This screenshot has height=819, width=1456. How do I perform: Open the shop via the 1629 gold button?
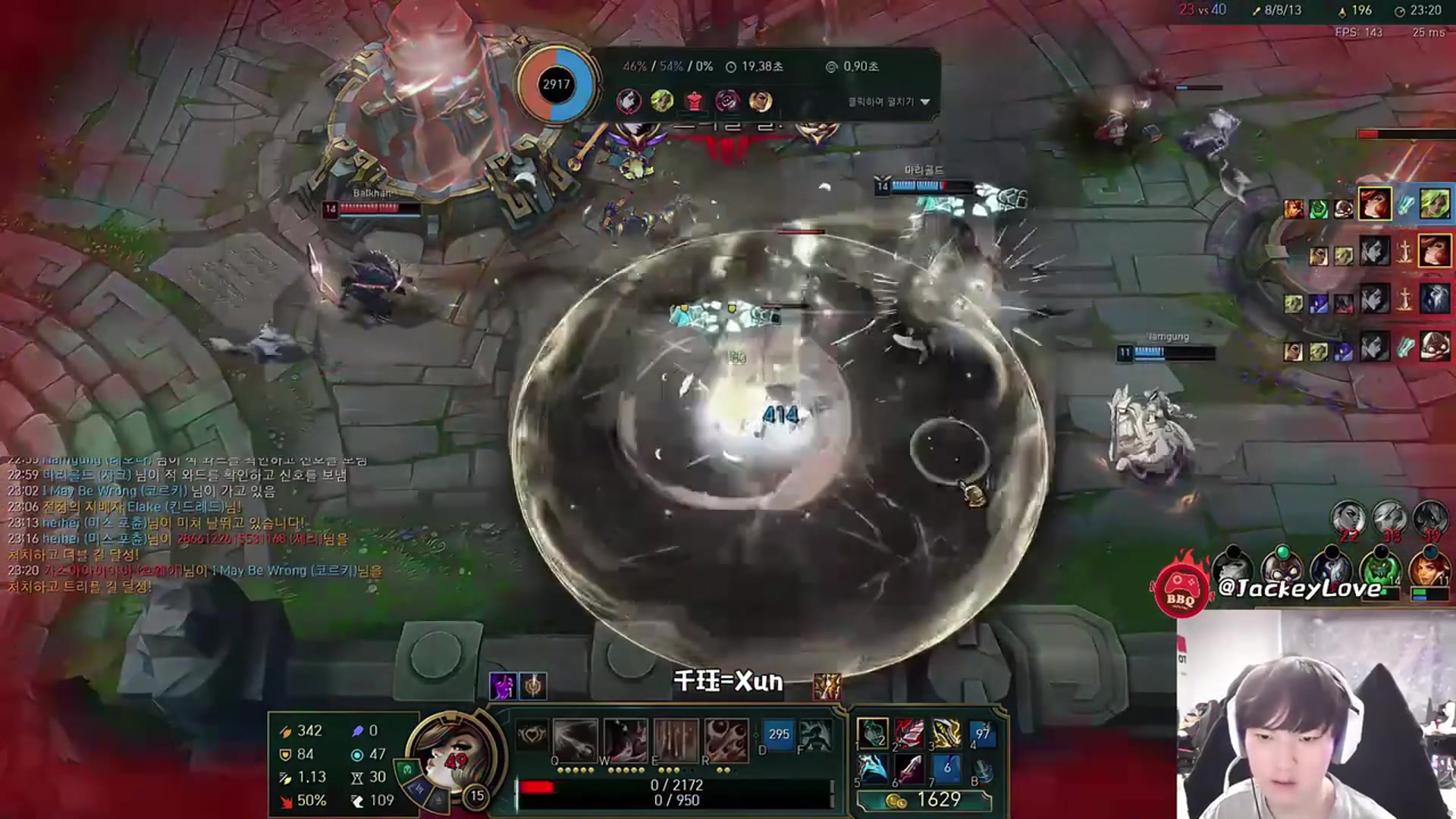tap(924, 800)
